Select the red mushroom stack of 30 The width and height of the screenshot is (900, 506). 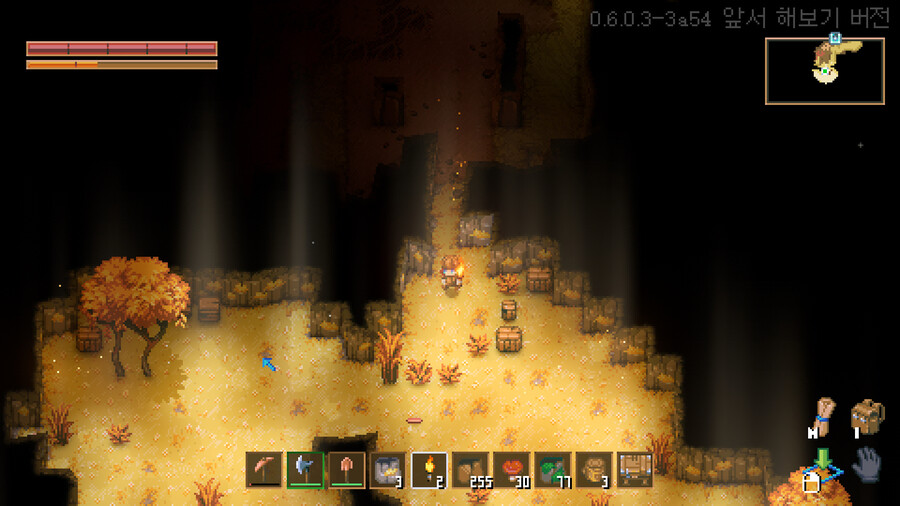pos(511,469)
